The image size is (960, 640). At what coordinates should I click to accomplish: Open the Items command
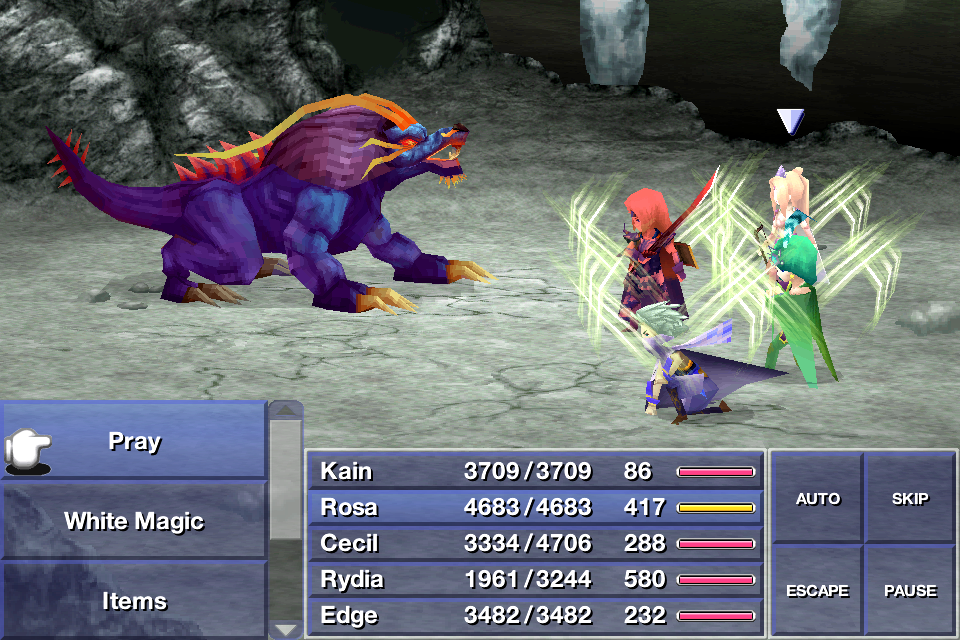coord(134,601)
